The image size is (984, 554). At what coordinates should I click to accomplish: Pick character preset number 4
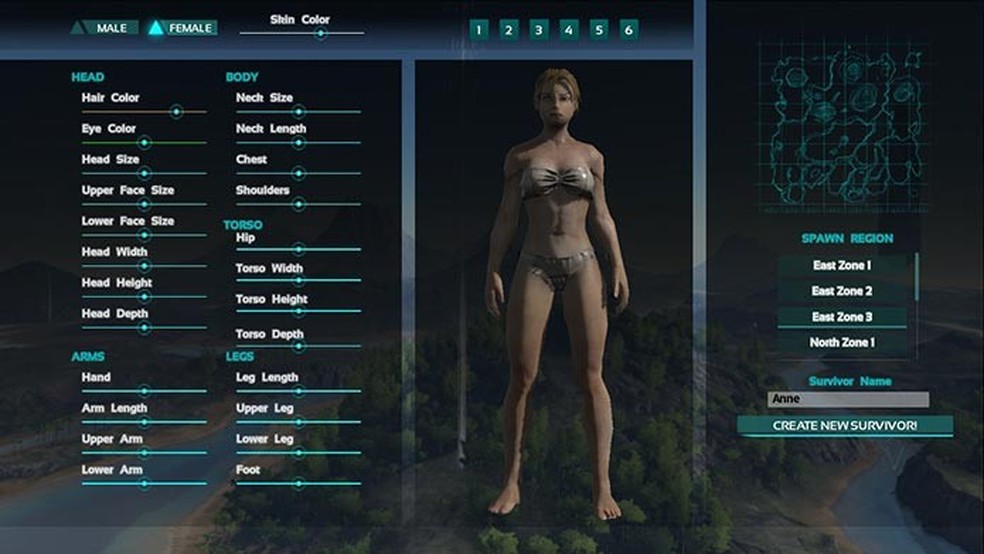569,30
